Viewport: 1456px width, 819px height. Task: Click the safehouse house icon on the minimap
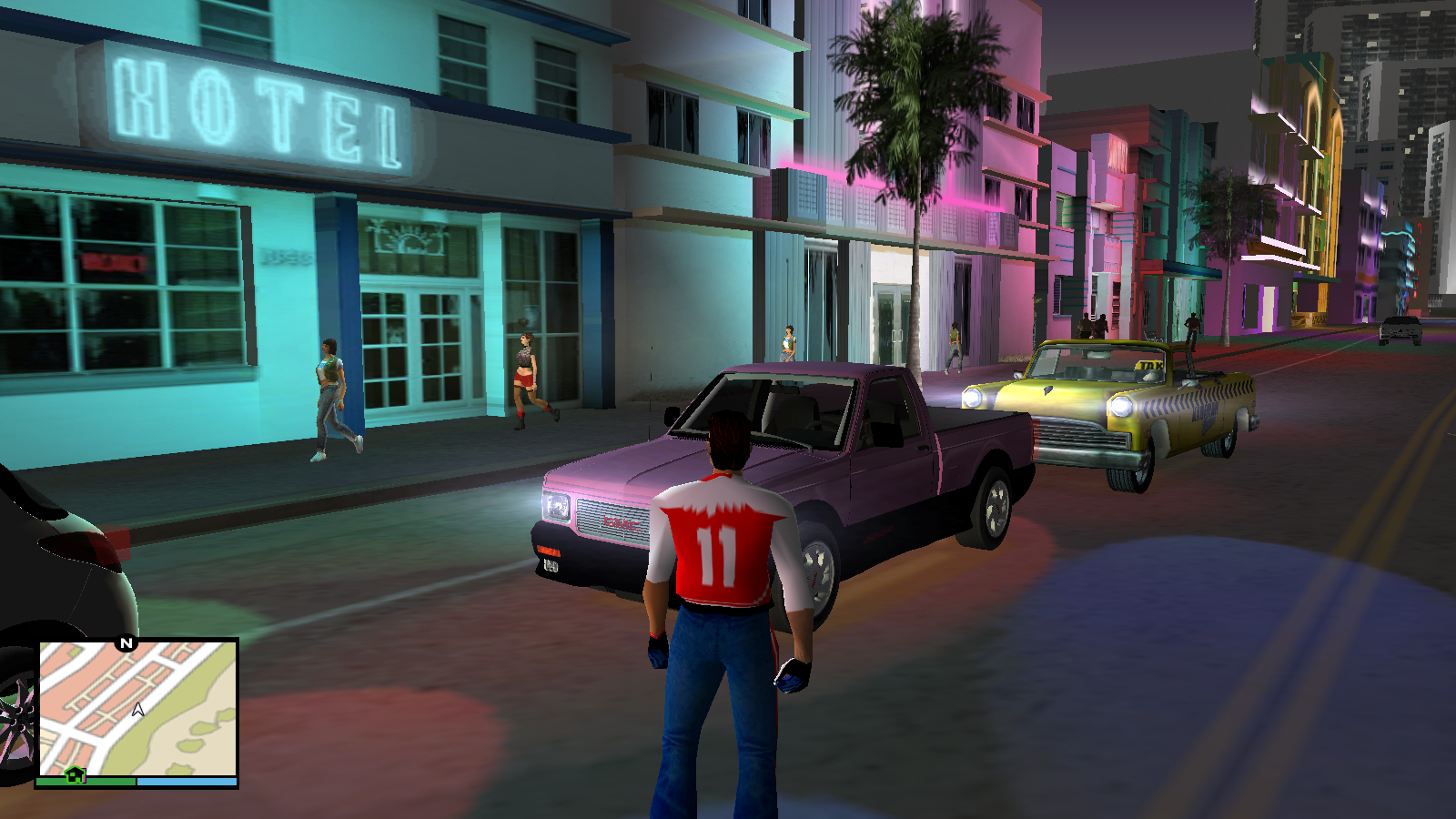tap(76, 774)
